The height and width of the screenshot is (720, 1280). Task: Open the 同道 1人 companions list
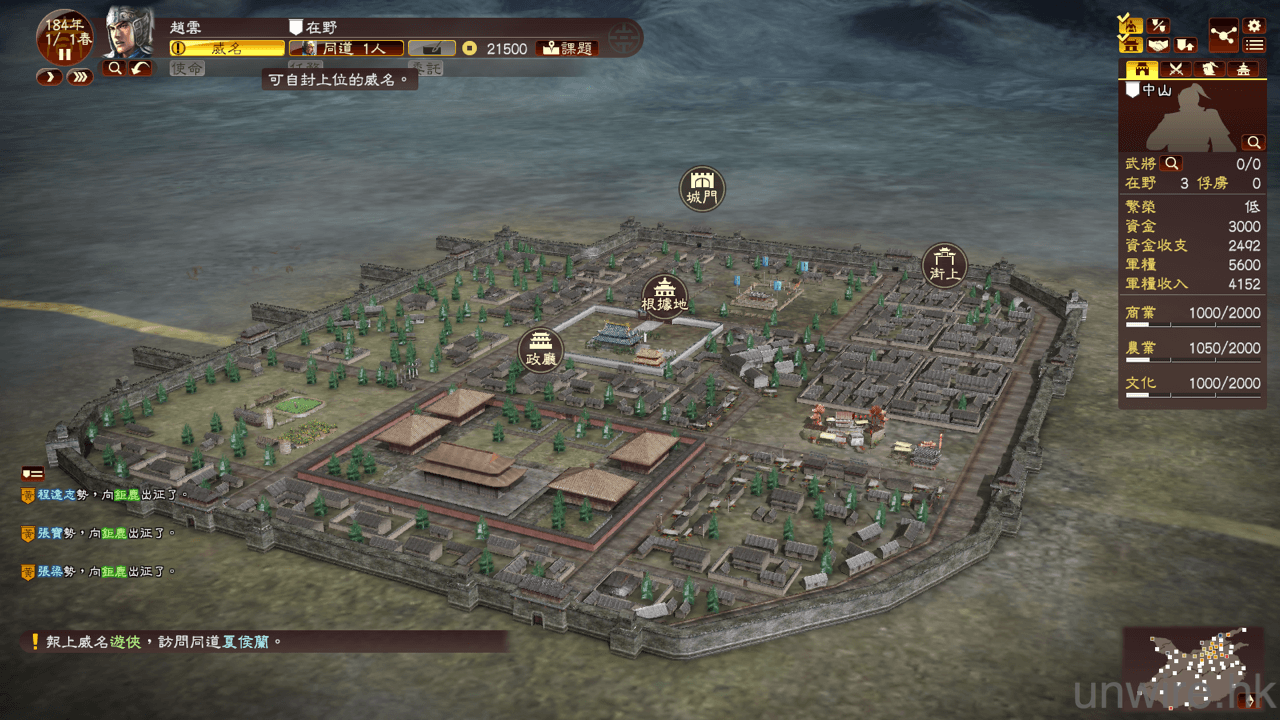pos(346,48)
